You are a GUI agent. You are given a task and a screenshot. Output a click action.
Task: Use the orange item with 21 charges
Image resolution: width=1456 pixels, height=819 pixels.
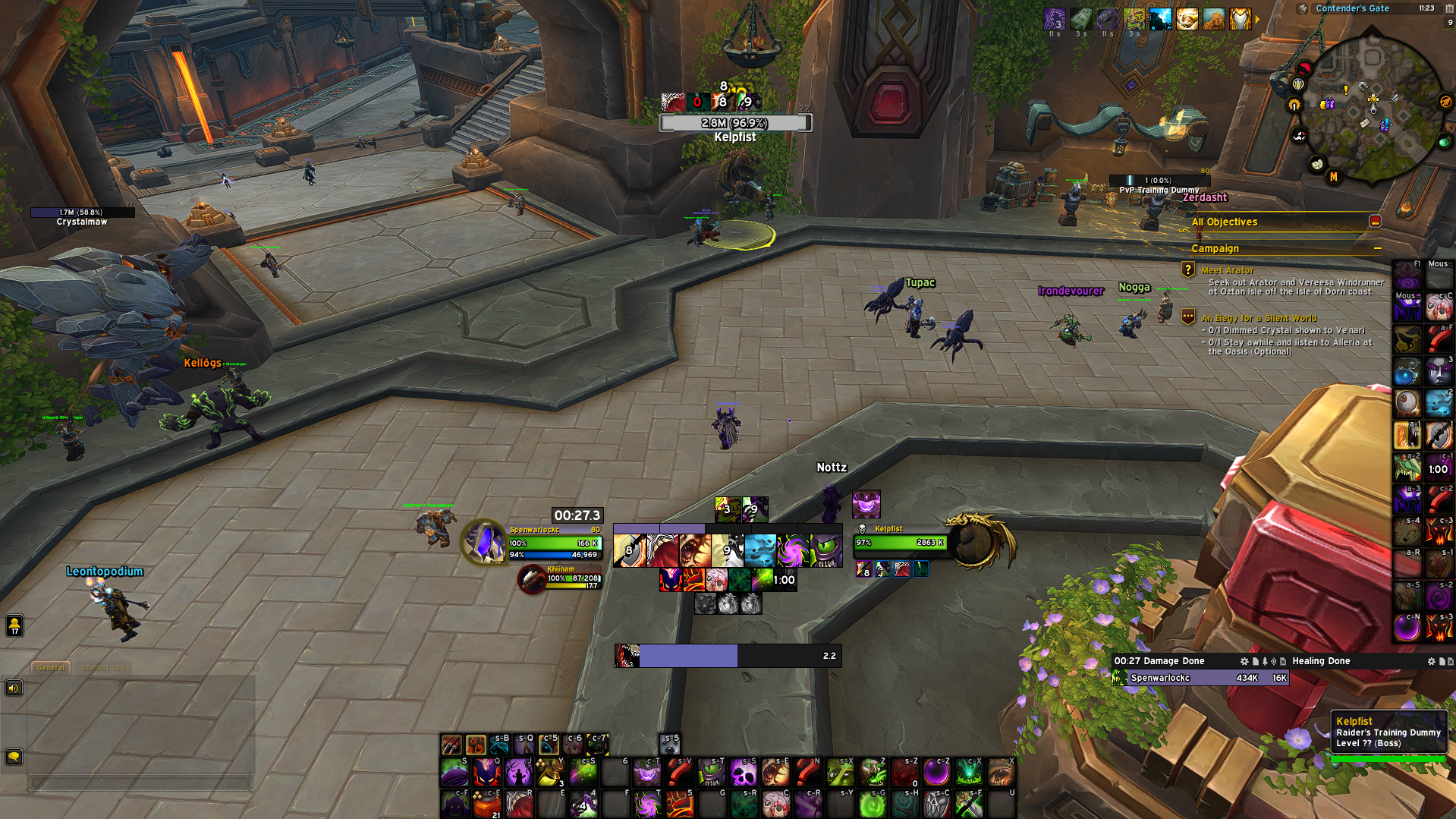pos(486,804)
